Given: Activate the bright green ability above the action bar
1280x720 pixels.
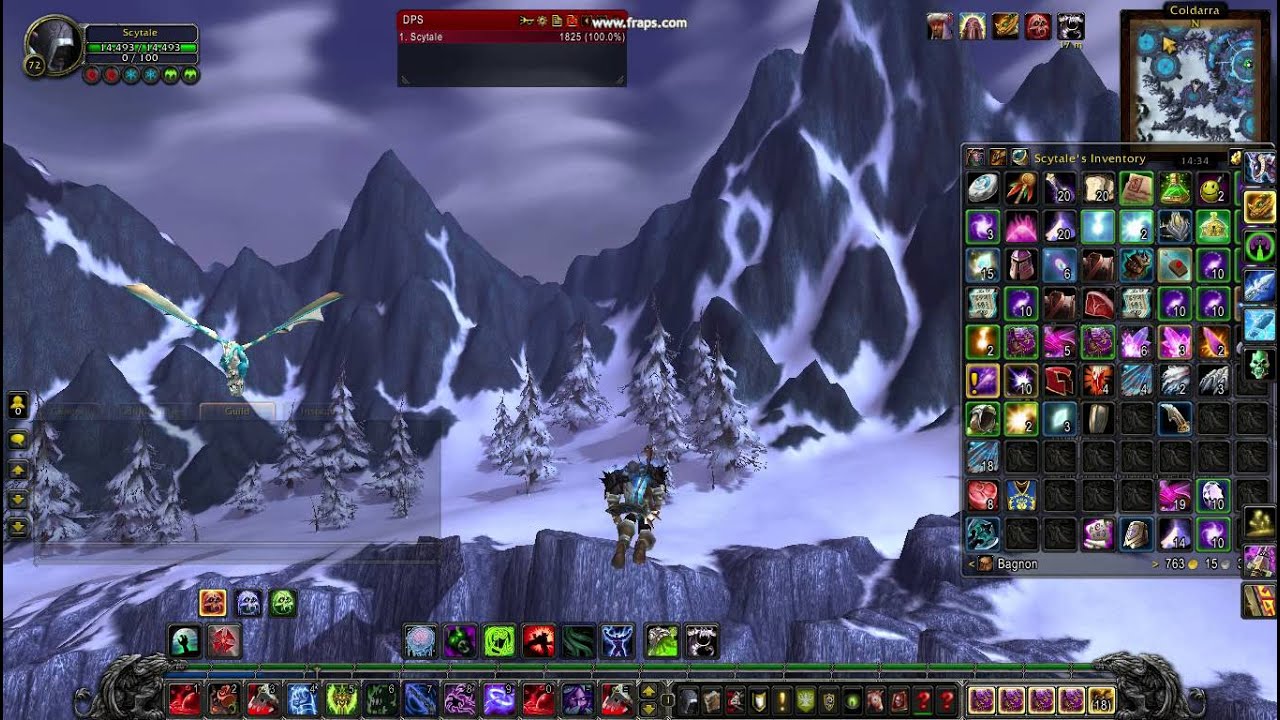Looking at the screenshot, I should [499, 641].
